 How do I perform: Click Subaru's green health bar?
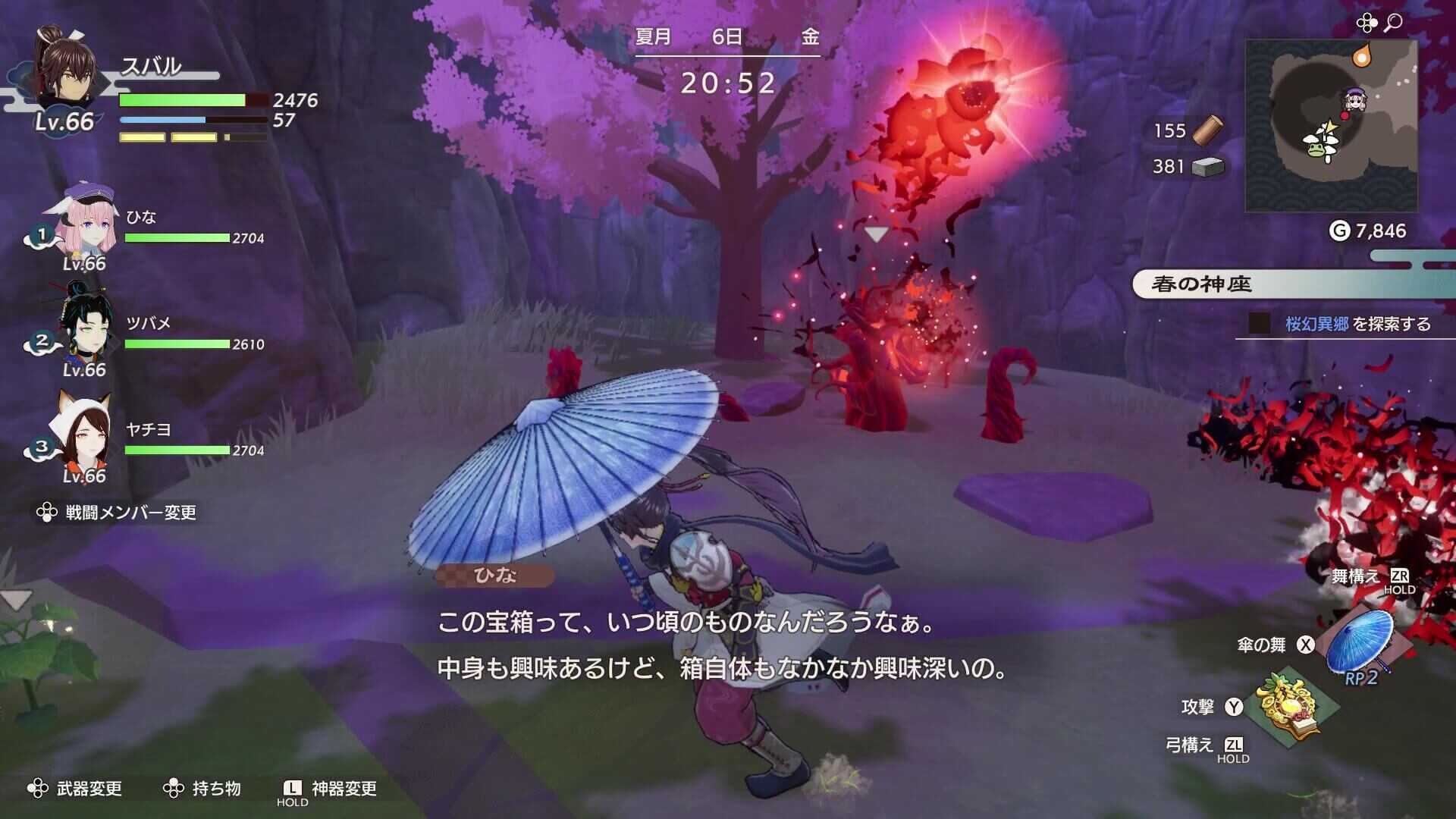pos(182,100)
